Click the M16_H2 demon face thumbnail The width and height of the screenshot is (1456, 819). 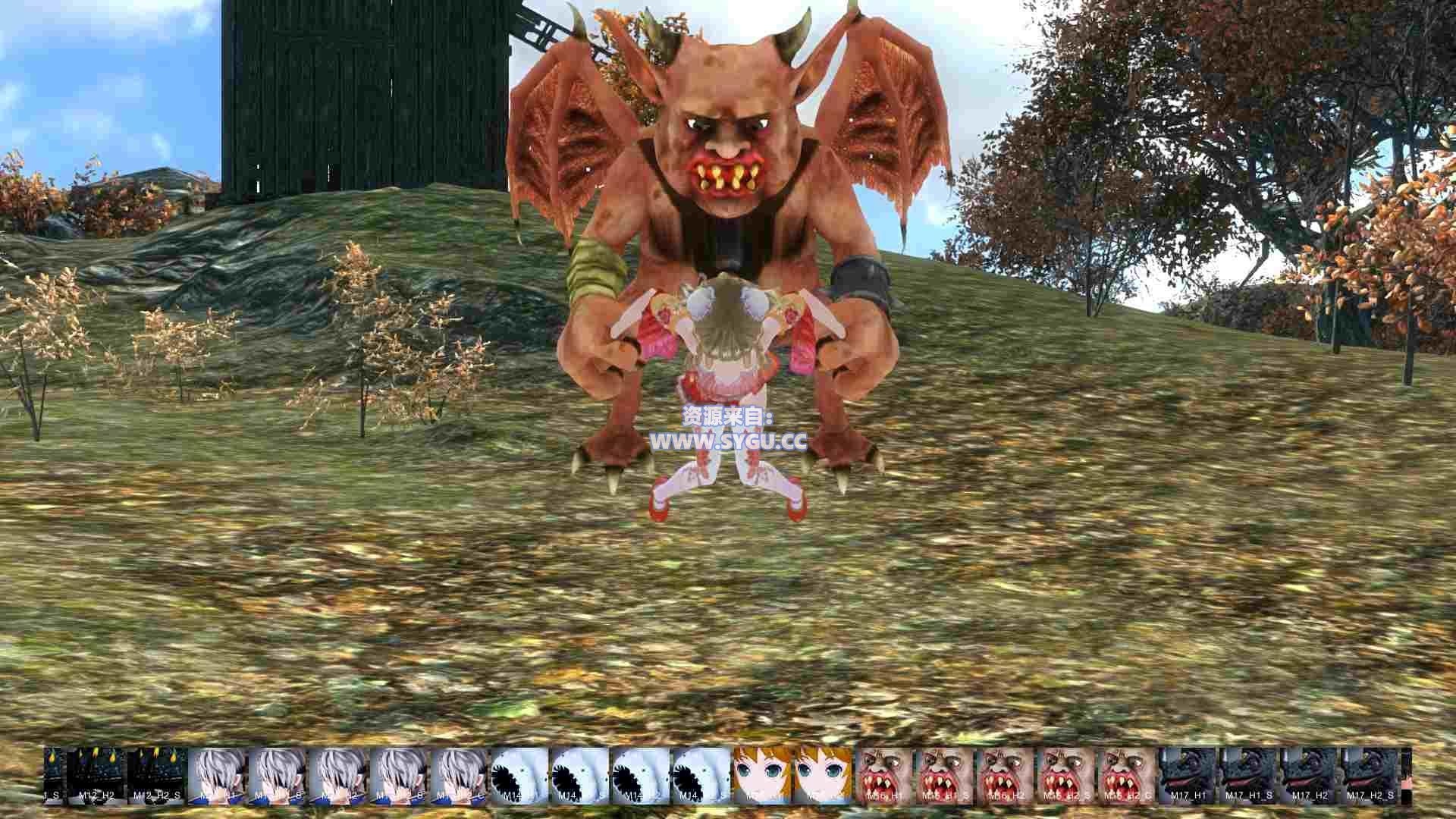[1006, 775]
